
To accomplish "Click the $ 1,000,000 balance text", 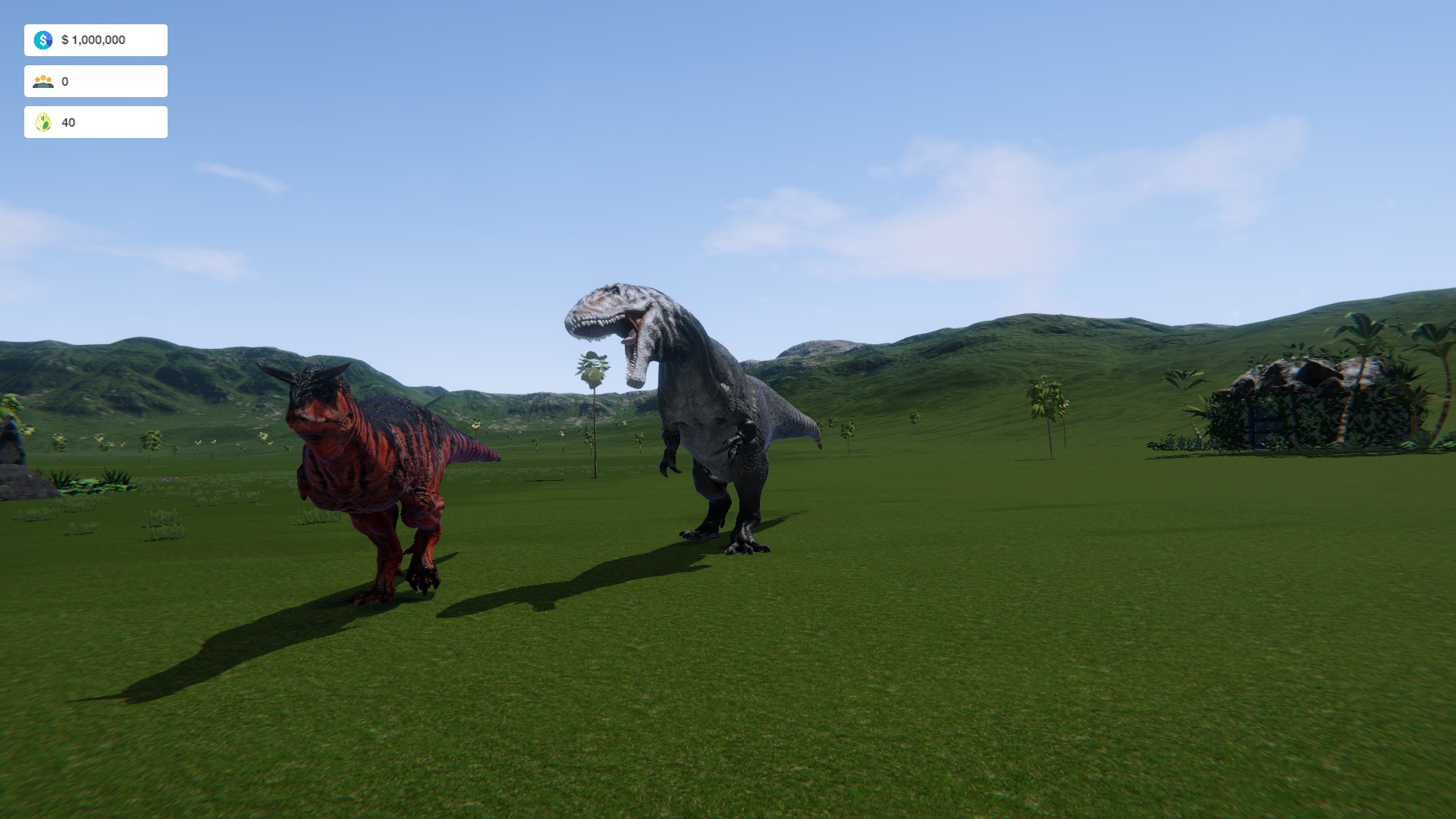I will tap(93, 41).
